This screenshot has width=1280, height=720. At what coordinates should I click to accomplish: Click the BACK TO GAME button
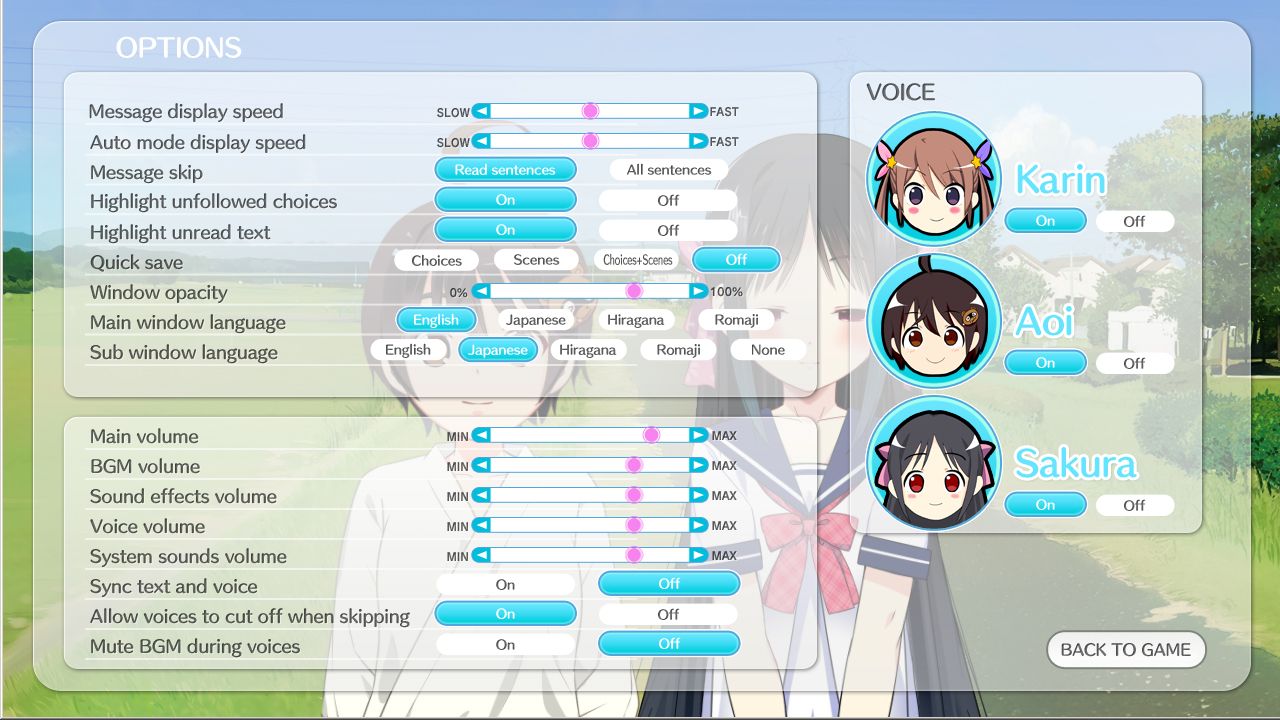(1125, 649)
